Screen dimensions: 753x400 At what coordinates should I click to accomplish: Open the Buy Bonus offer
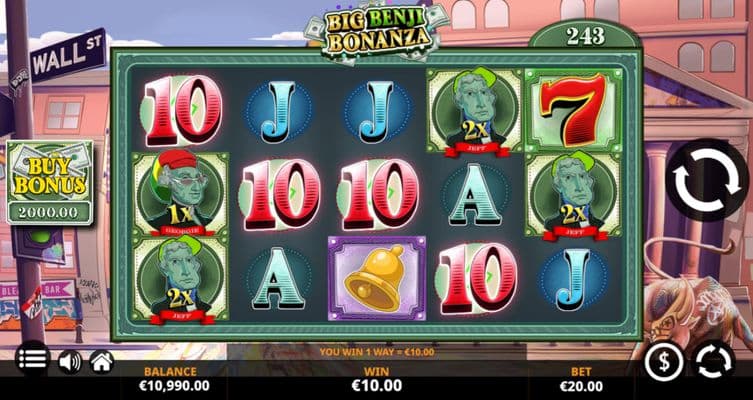coord(49,182)
